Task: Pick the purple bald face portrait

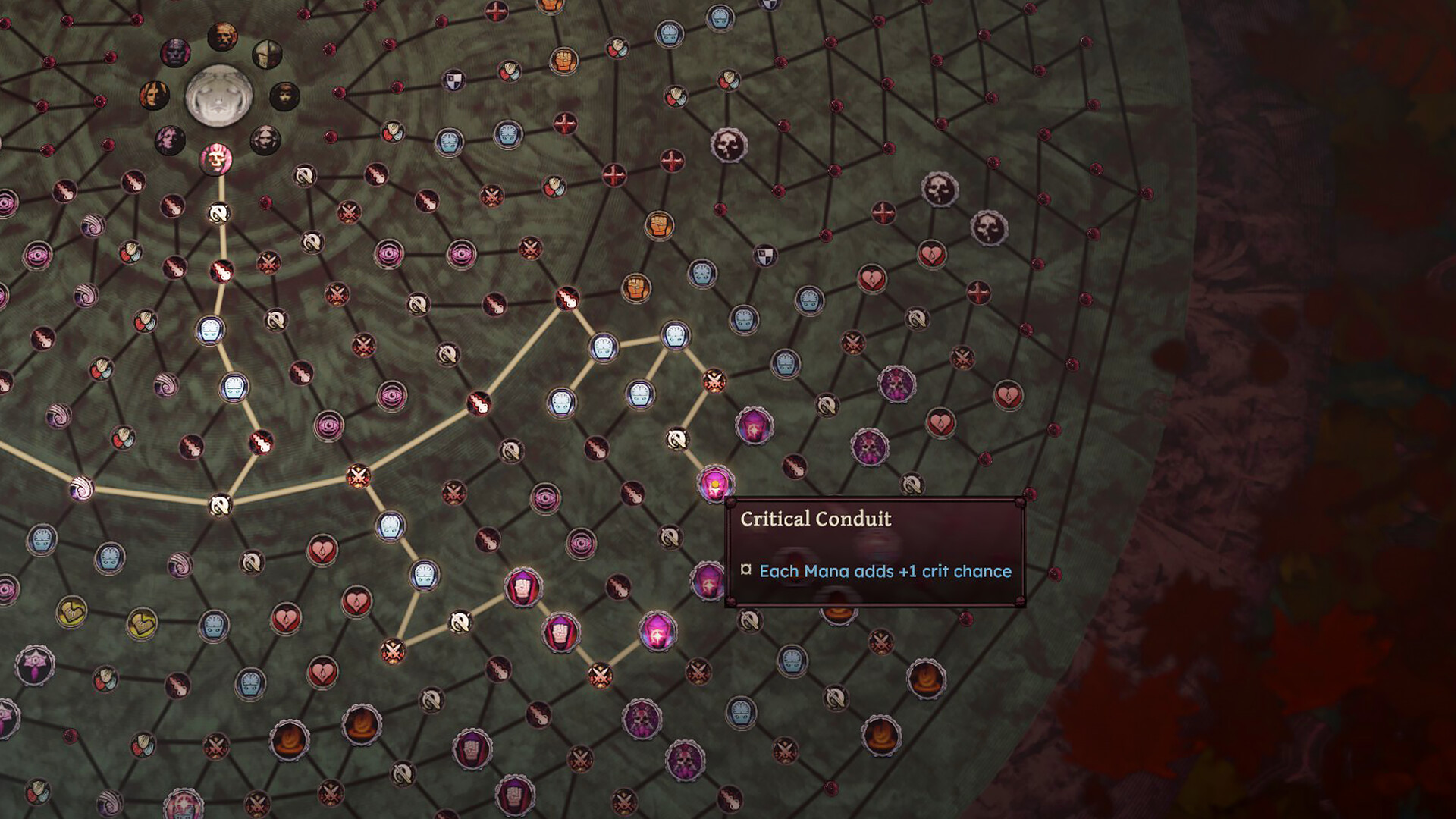Action: (x=175, y=53)
